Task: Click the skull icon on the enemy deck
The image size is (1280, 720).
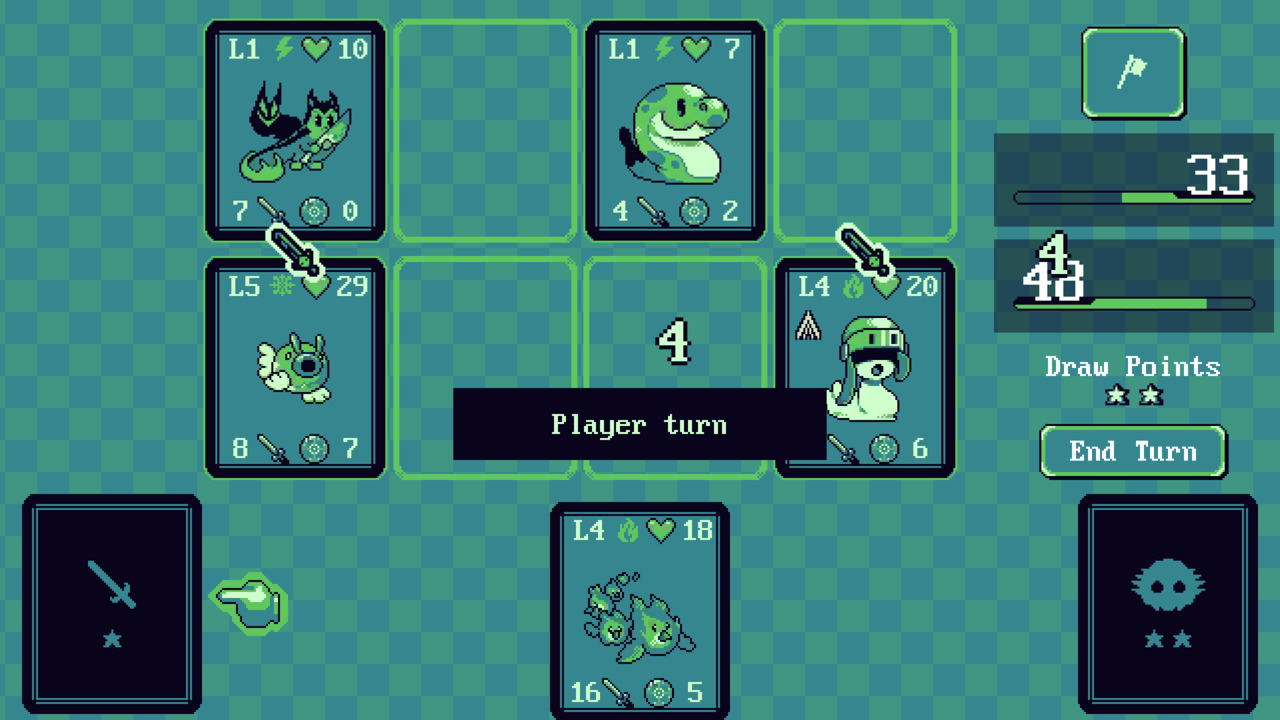Action: pyautogui.click(x=1167, y=587)
